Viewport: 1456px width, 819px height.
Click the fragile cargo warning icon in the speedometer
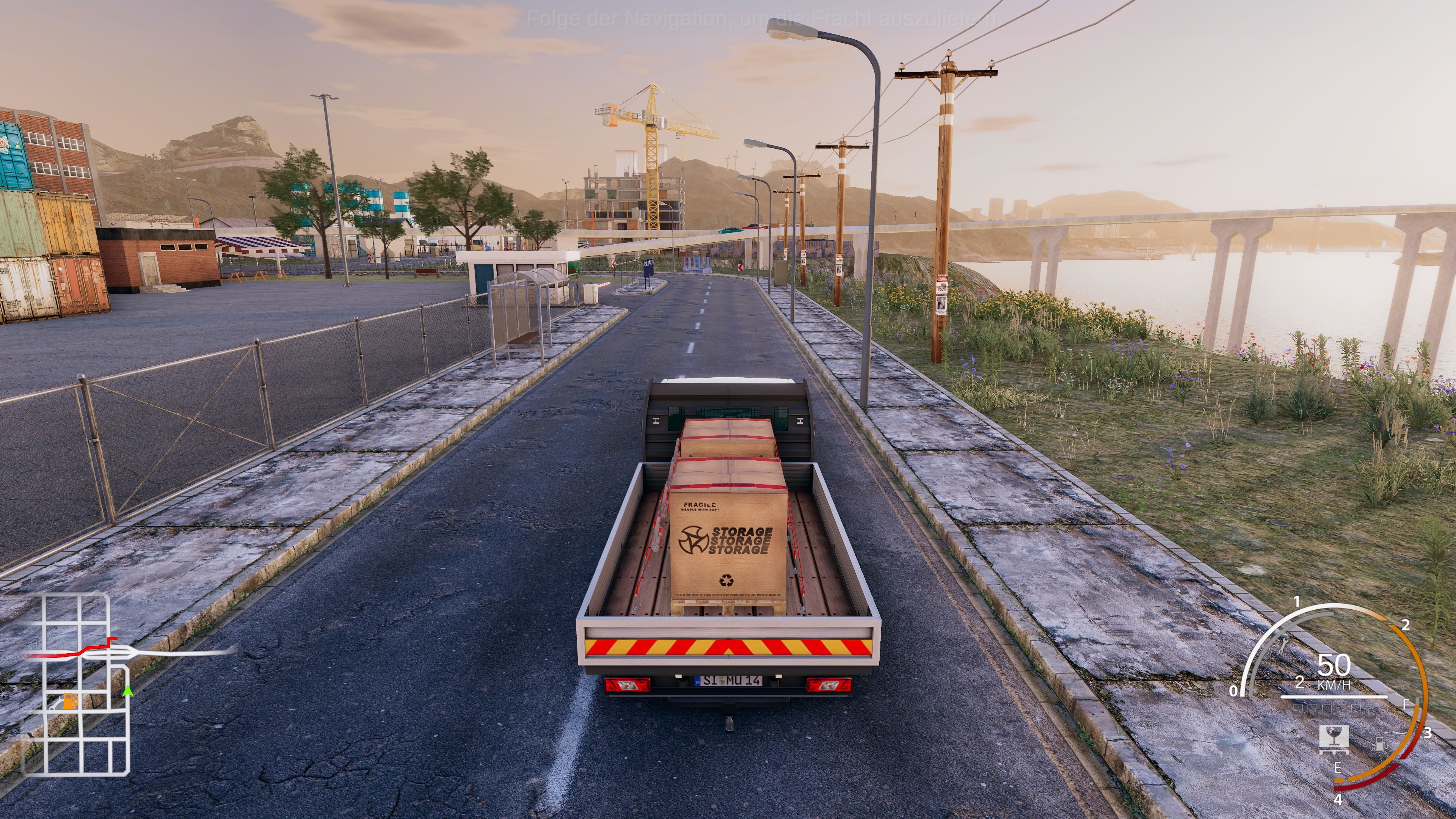tap(1334, 739)
